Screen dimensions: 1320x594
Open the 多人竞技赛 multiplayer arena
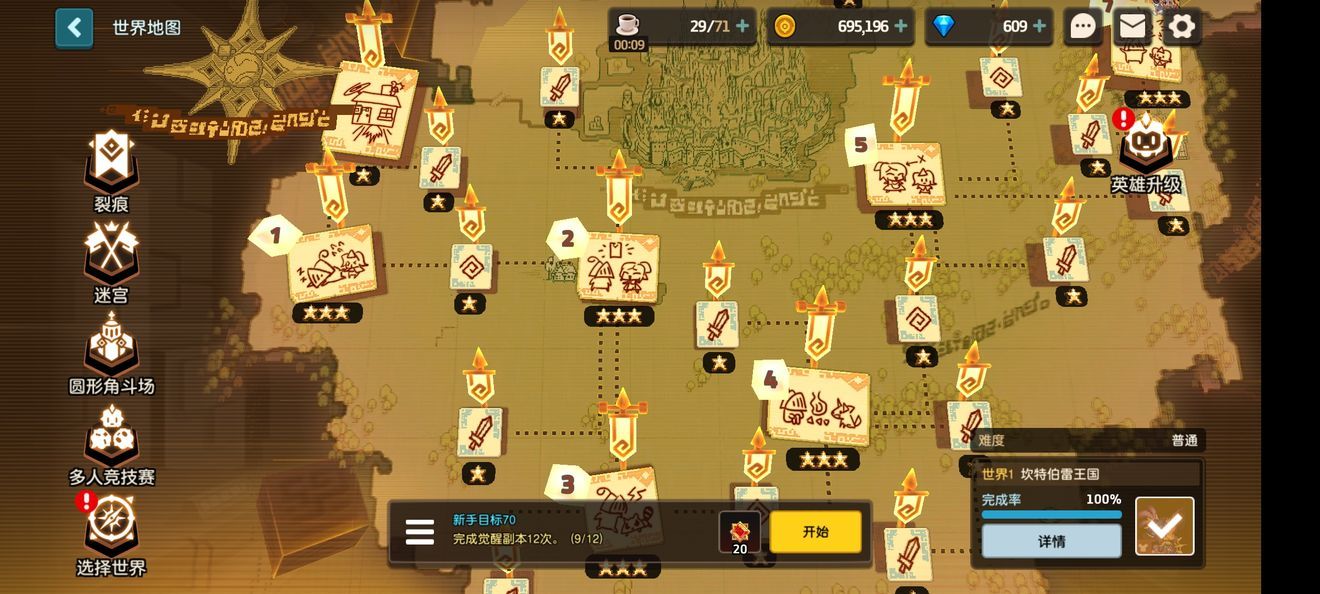(111, 439)
